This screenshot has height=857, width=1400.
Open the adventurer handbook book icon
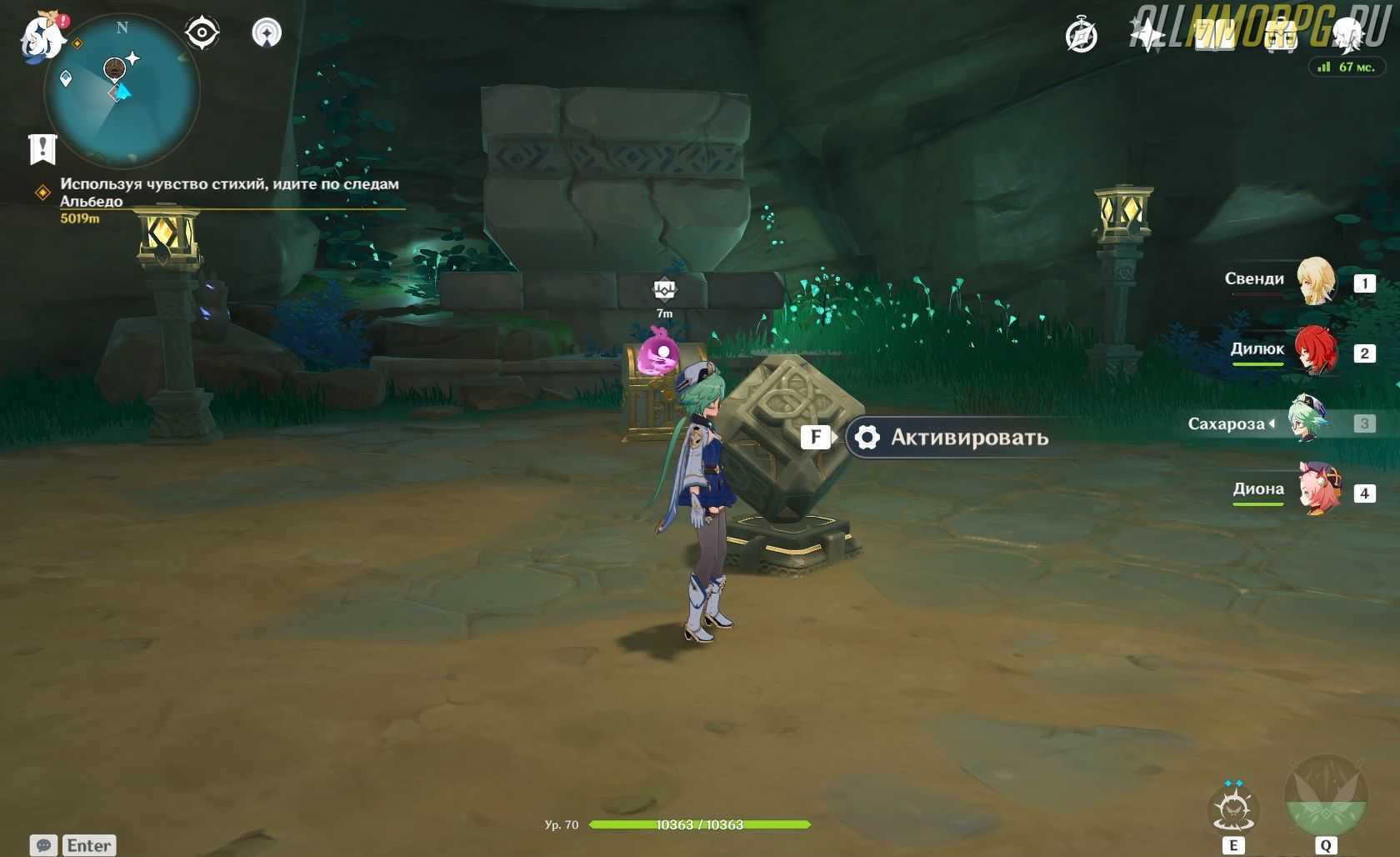coord(1213,35)
